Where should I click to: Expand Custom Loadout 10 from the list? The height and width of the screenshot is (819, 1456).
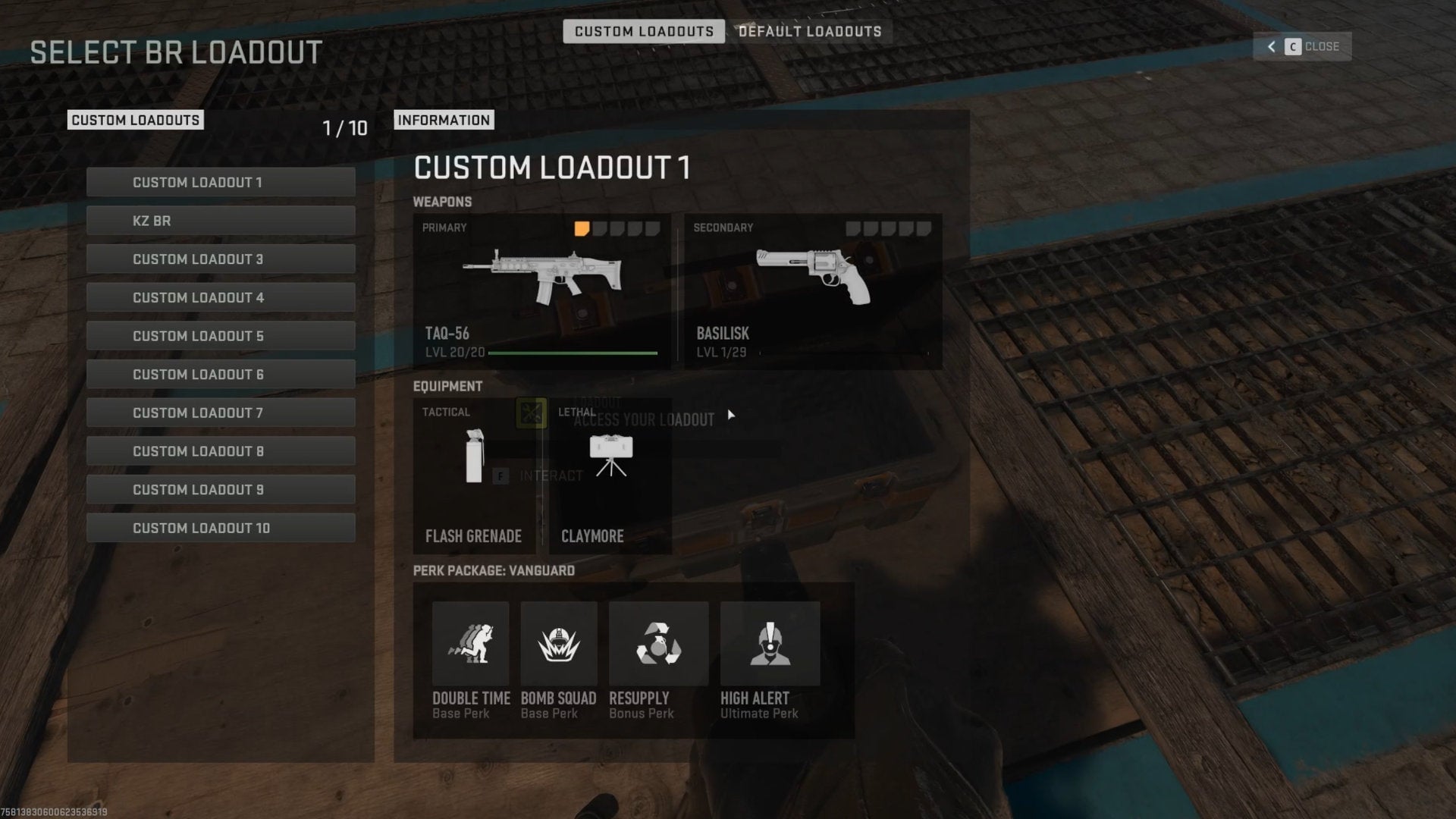pyautogui.click(x=221, y=527)
